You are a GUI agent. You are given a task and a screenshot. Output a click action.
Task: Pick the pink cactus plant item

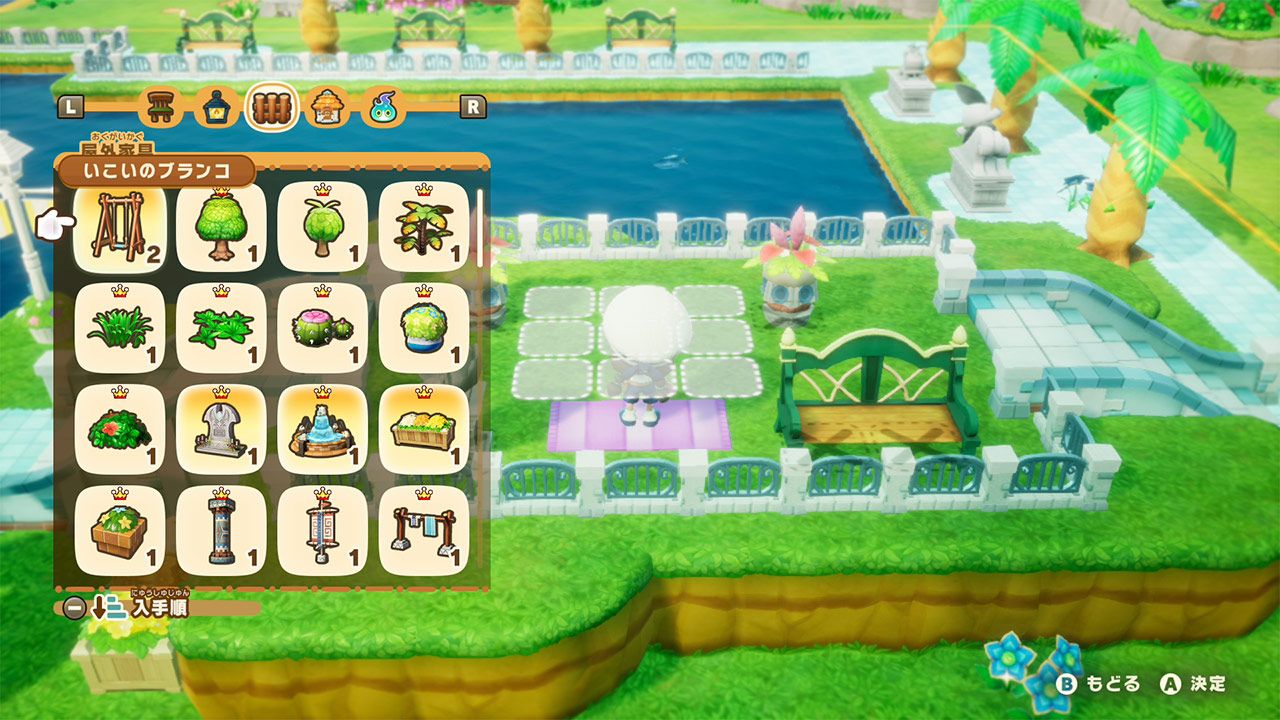[320, 330]
